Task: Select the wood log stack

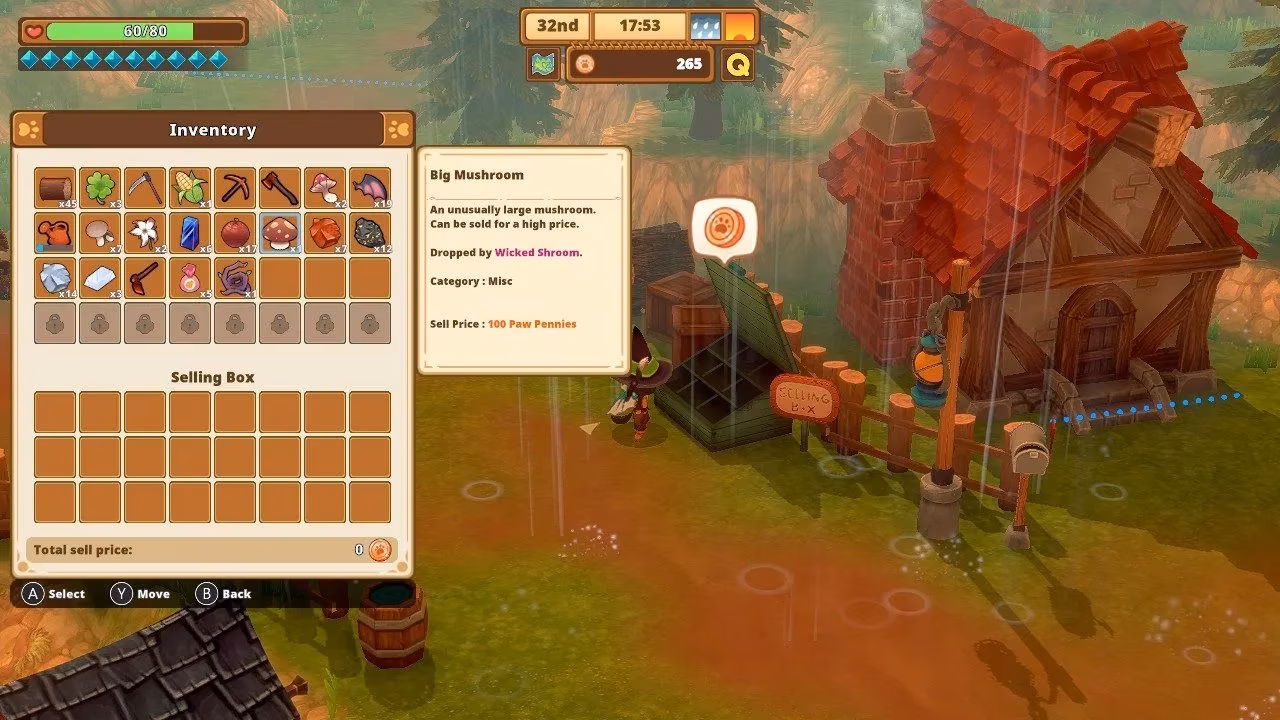Action: click(x=55, y=188)
